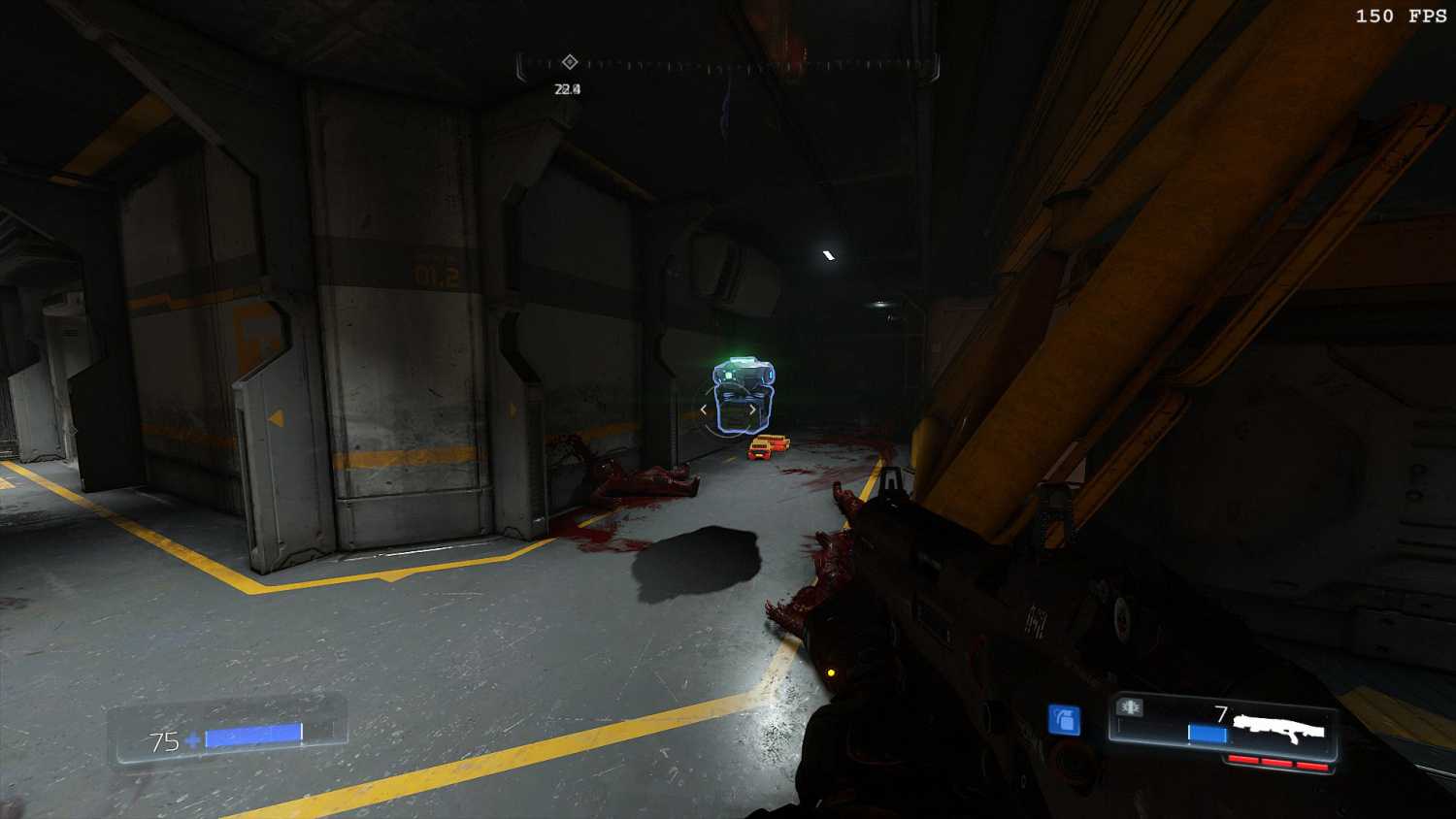Select the blue frag grenade equipment icon

click(x=1064, y=720)
